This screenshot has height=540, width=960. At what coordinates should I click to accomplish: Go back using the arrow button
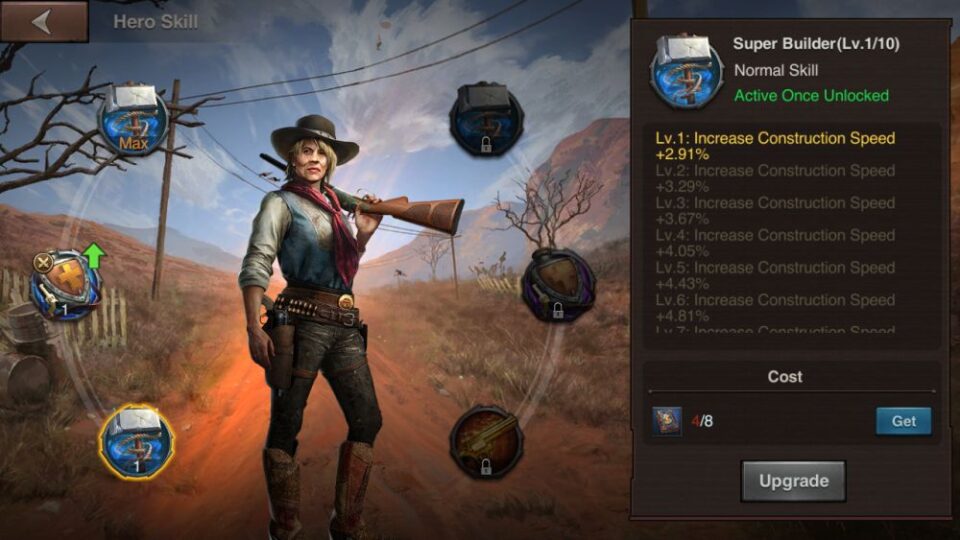42,21
